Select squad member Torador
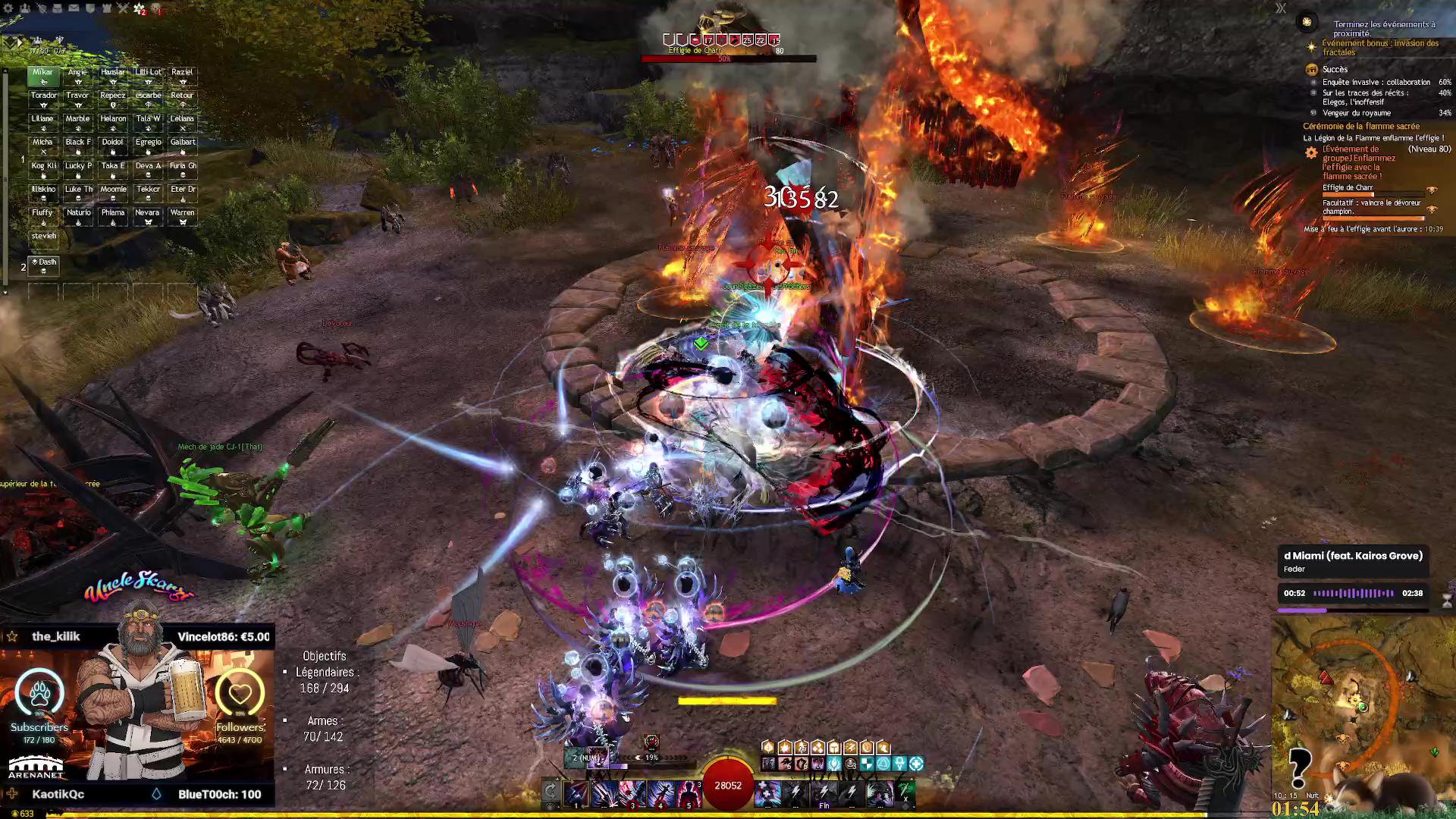The image size is (1456, 819). pos(43,99)
